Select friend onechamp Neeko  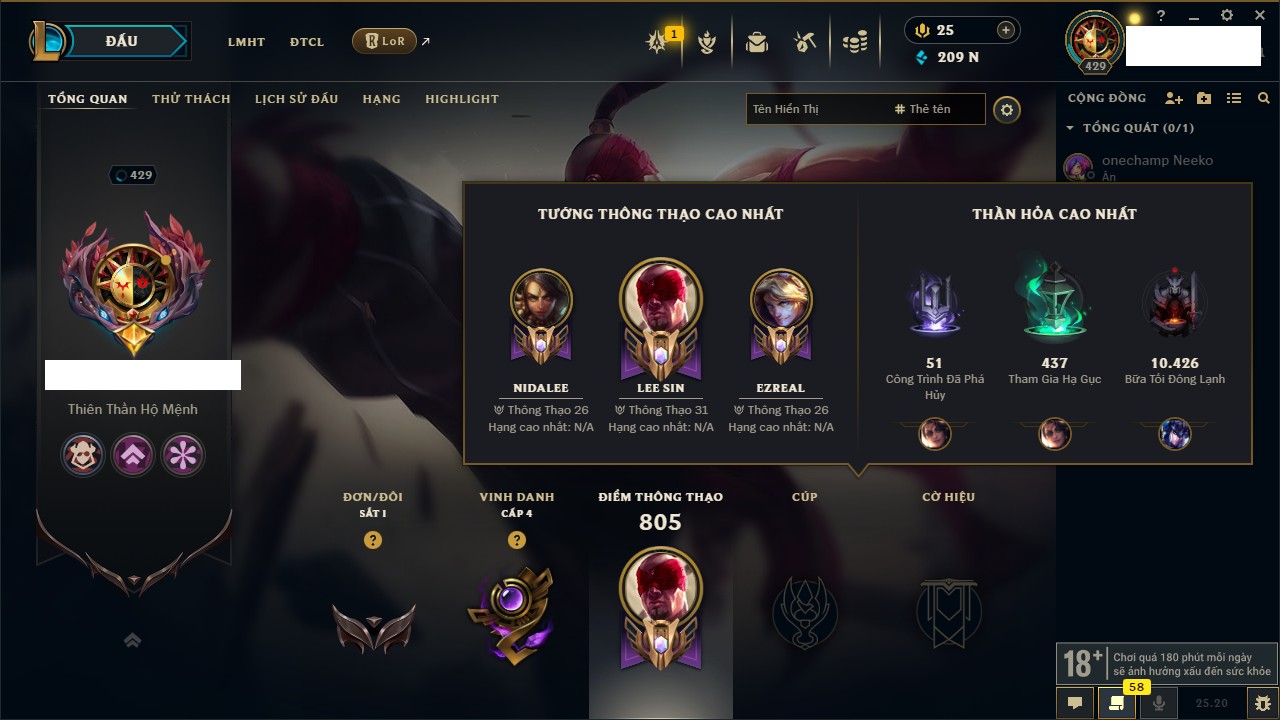(x=1157, y=161)
